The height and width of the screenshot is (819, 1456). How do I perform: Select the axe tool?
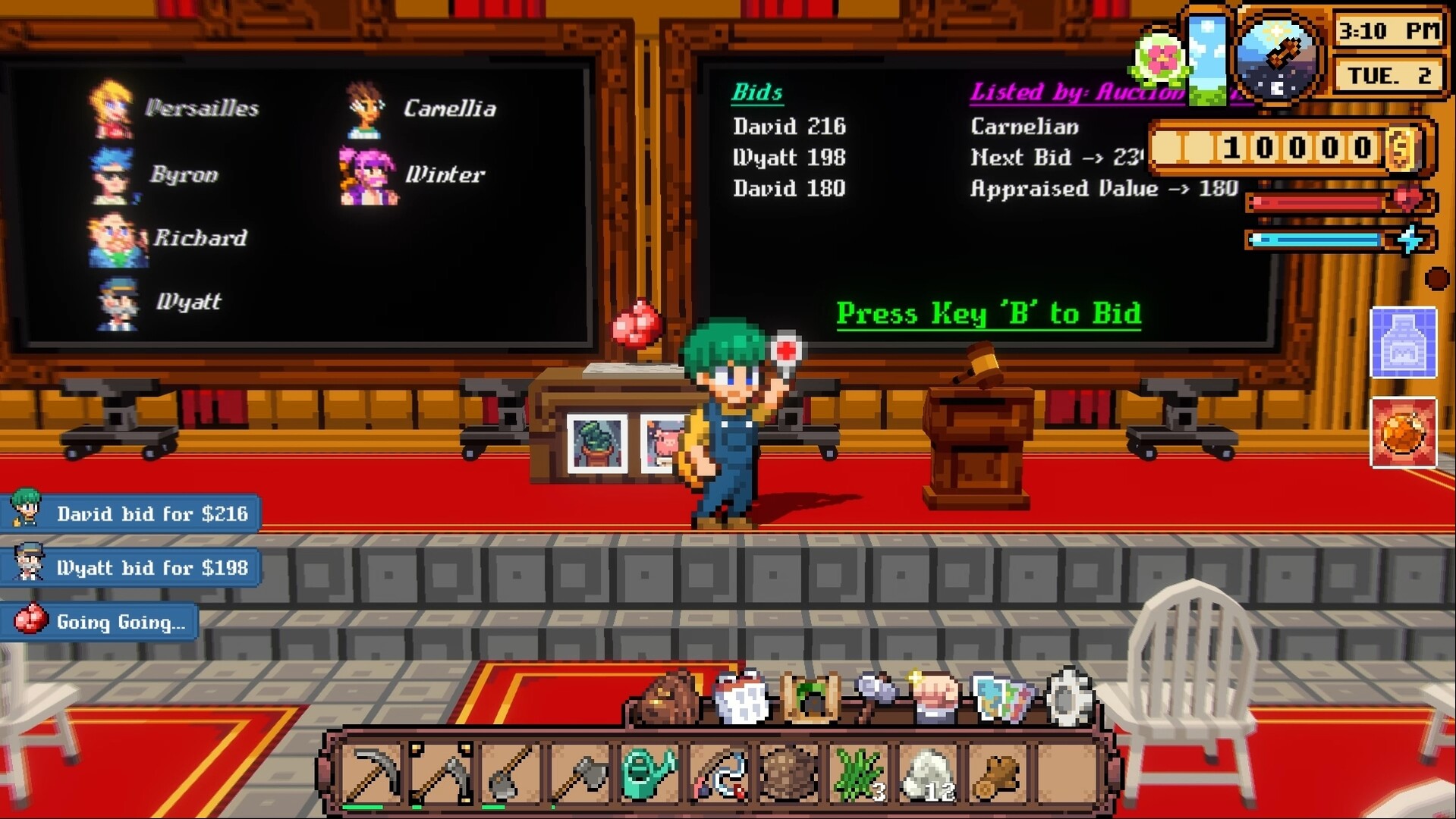579,773
